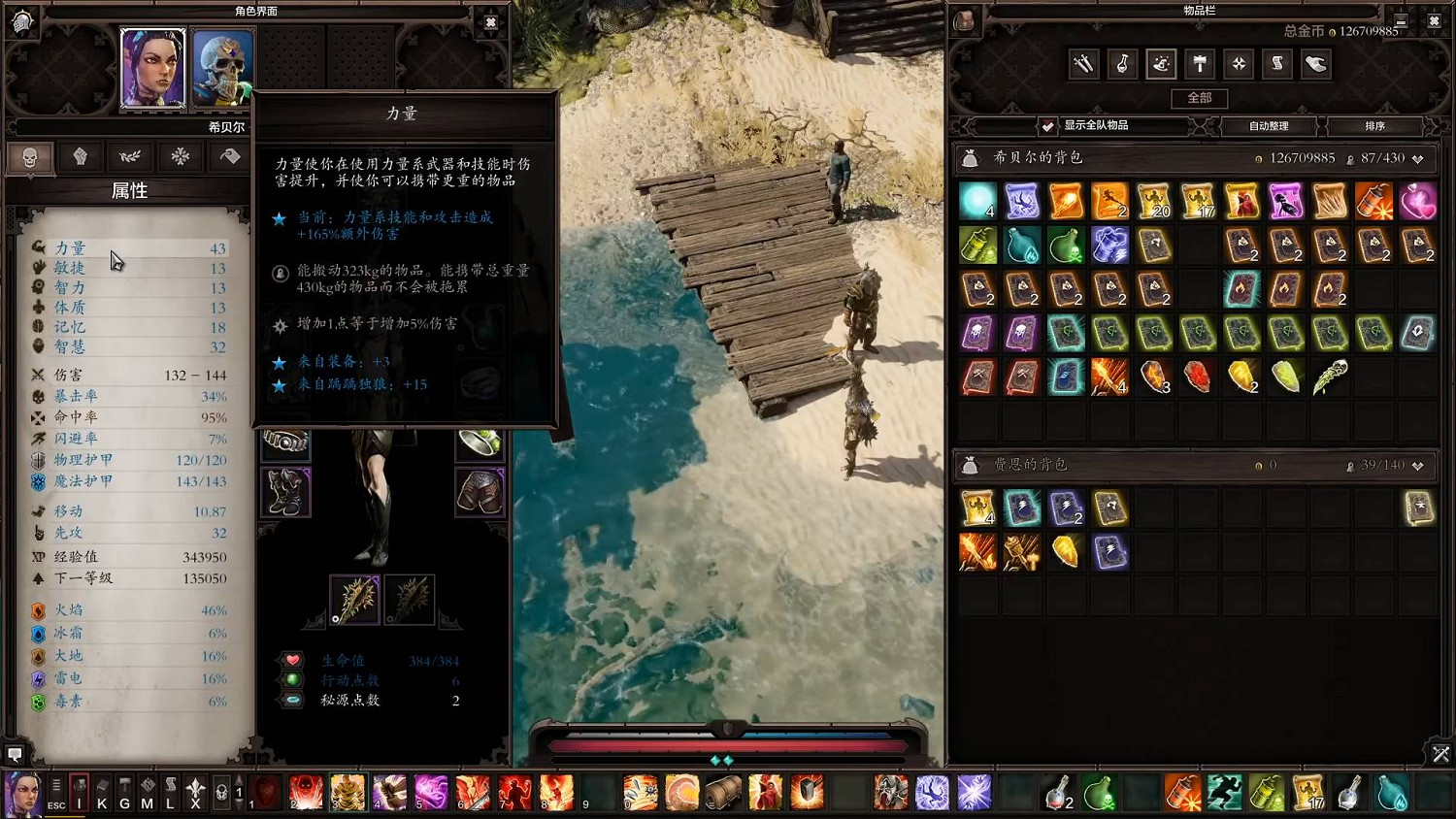Open the combat abilities fist icon

[82, 156]
